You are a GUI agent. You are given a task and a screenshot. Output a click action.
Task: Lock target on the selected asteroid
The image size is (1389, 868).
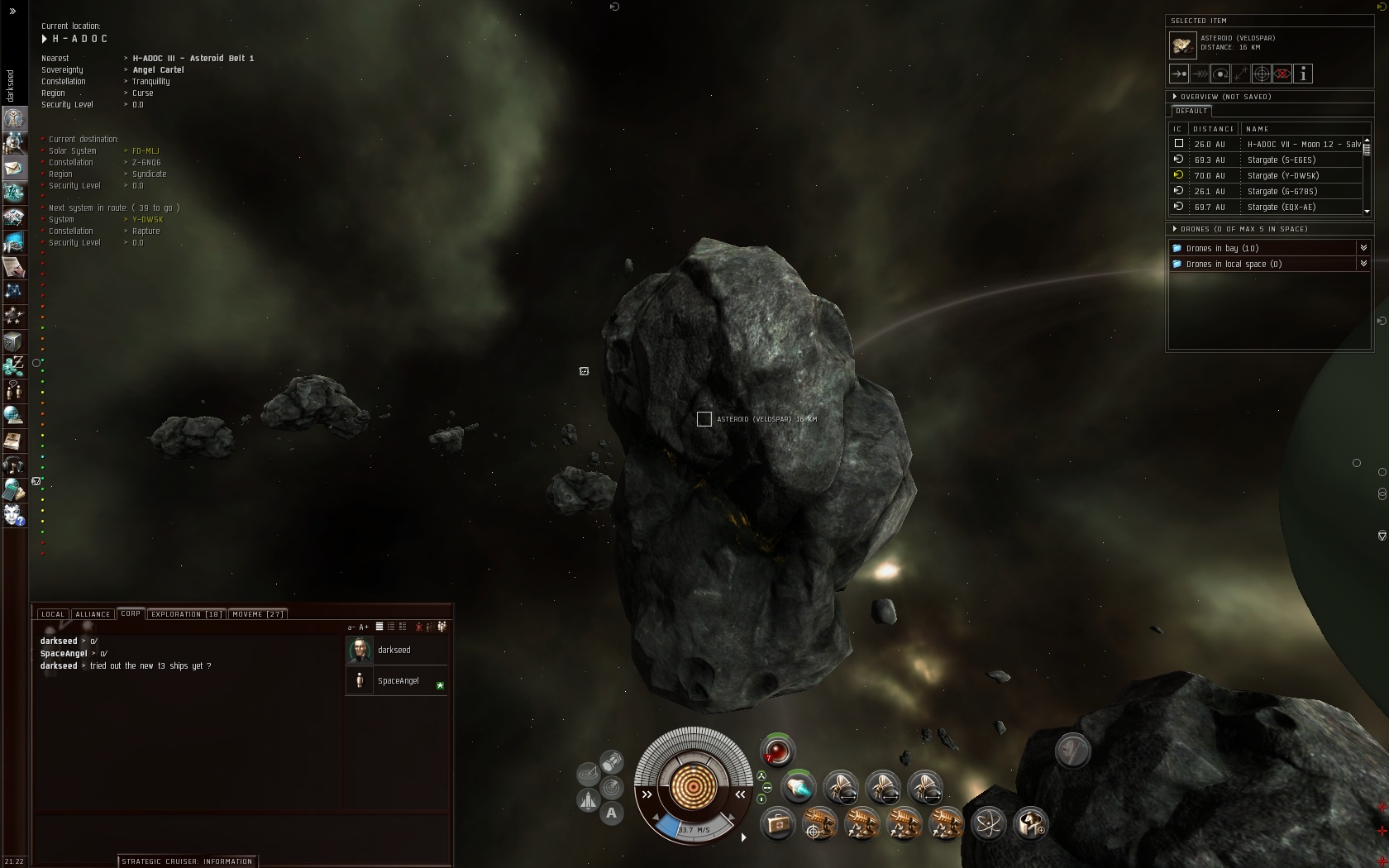point(1262,74)
